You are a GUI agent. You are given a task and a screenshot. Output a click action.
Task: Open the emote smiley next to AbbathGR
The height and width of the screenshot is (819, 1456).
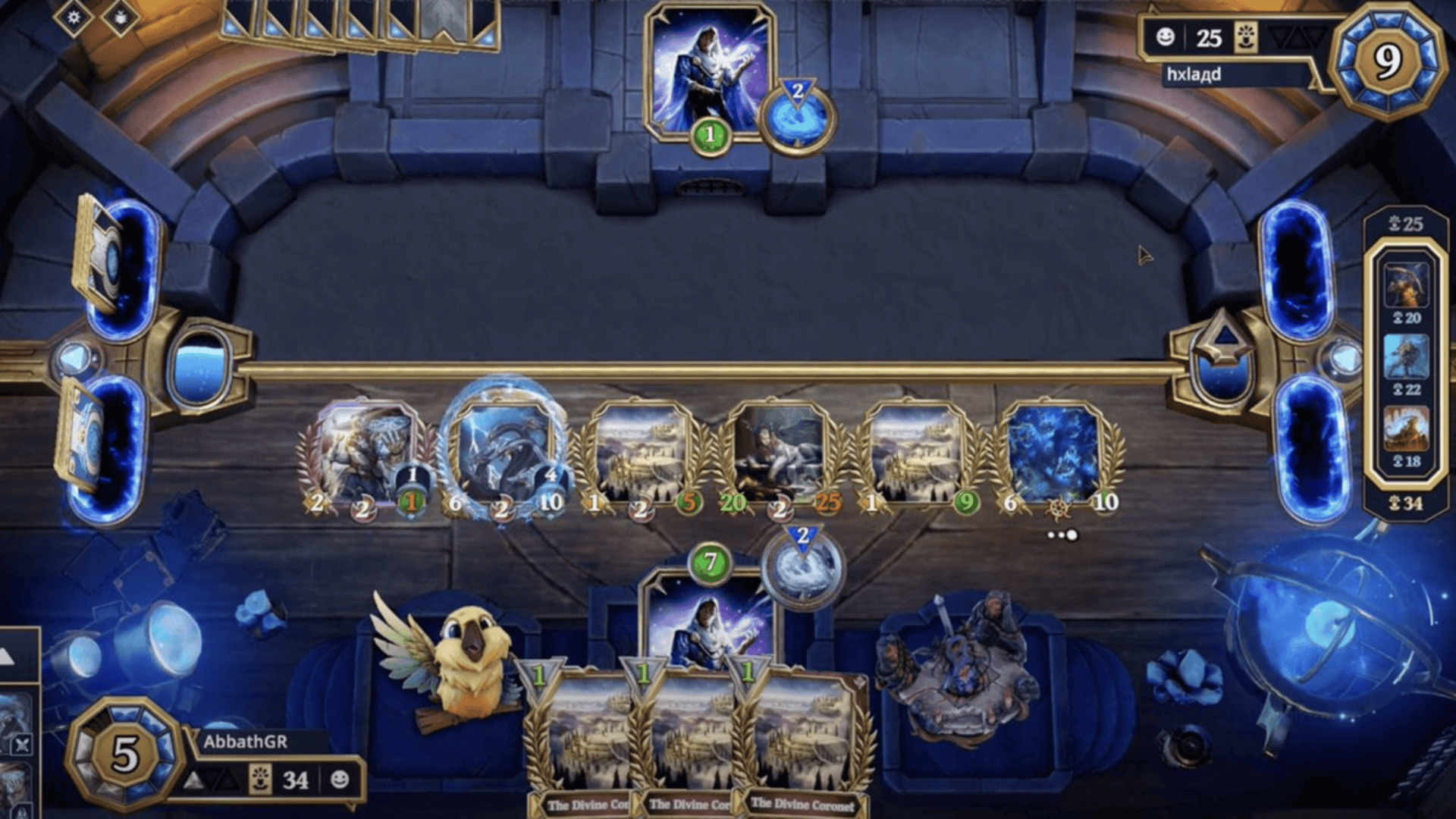tap(340, 779)
